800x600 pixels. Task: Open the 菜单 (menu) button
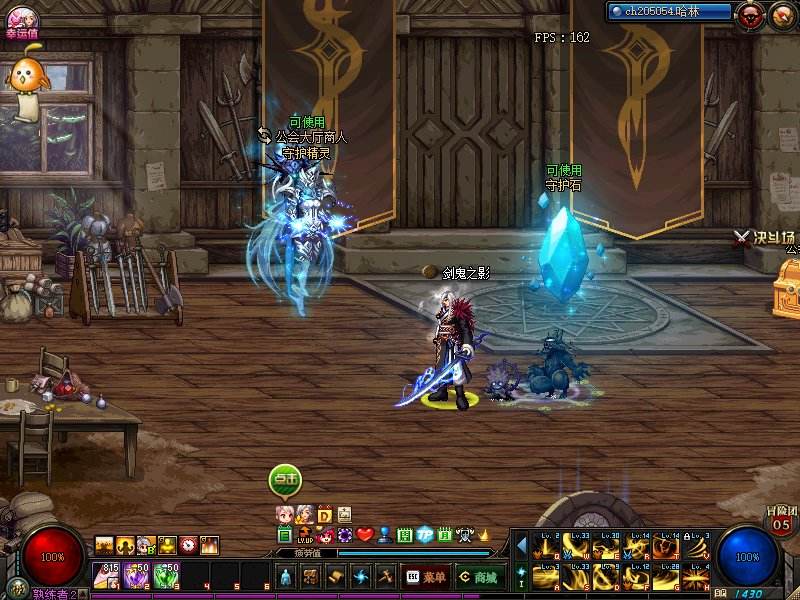coord(425,577)
